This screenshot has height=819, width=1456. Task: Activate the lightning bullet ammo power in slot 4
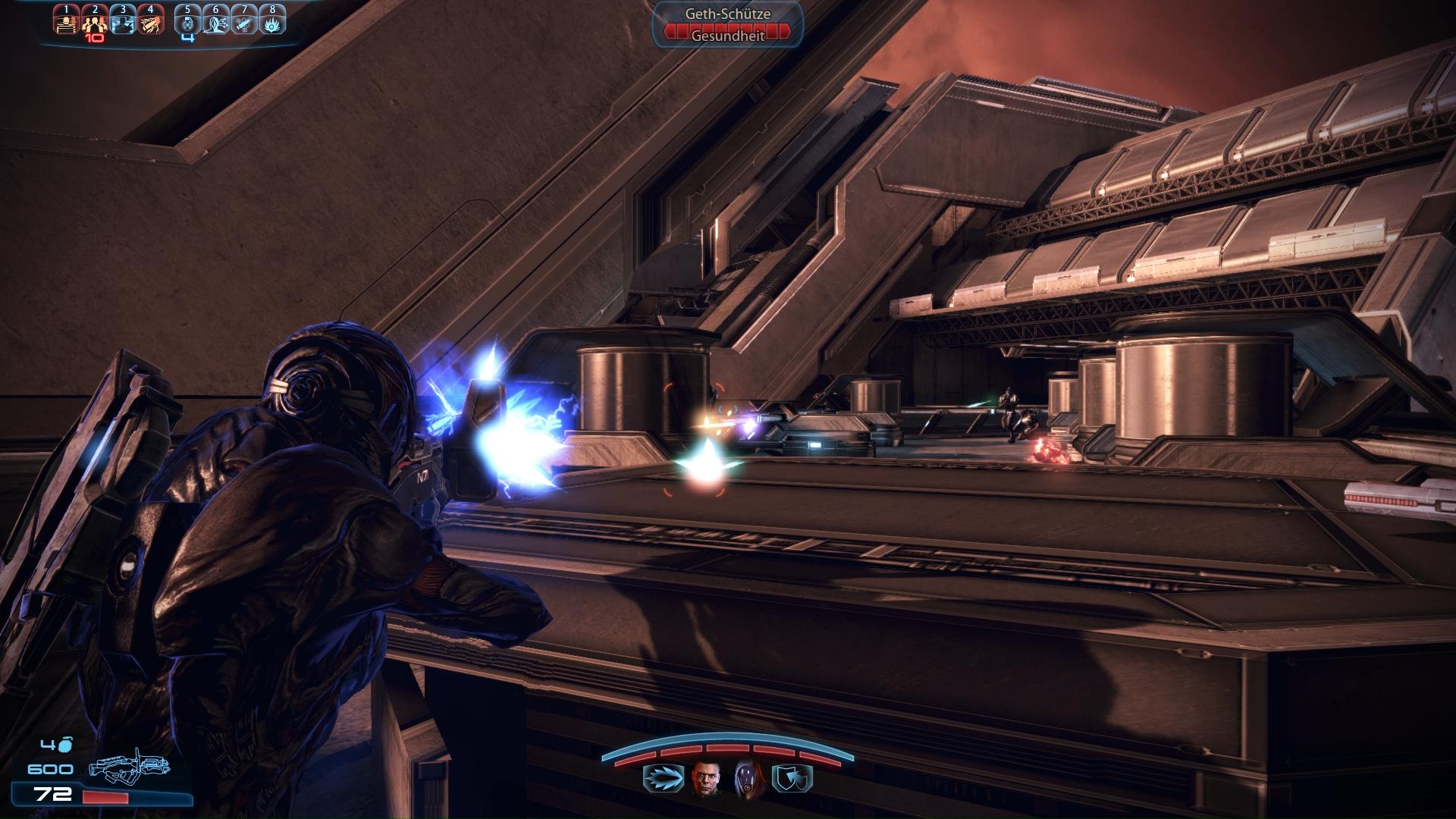(150, 20)
